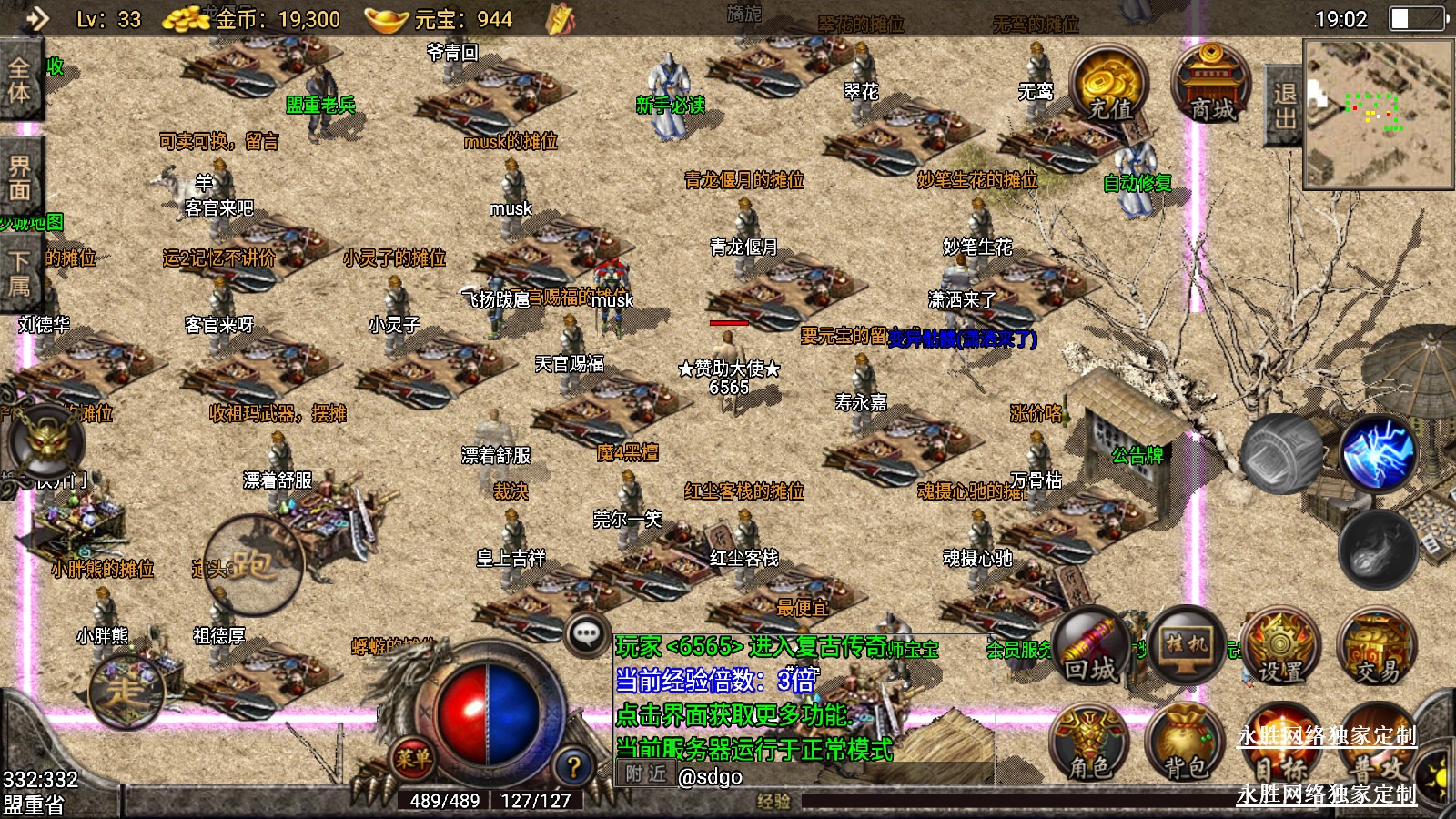Open the 菜单 menu button
Viewport: 1456px width, 819px height.
pos(413,757)
